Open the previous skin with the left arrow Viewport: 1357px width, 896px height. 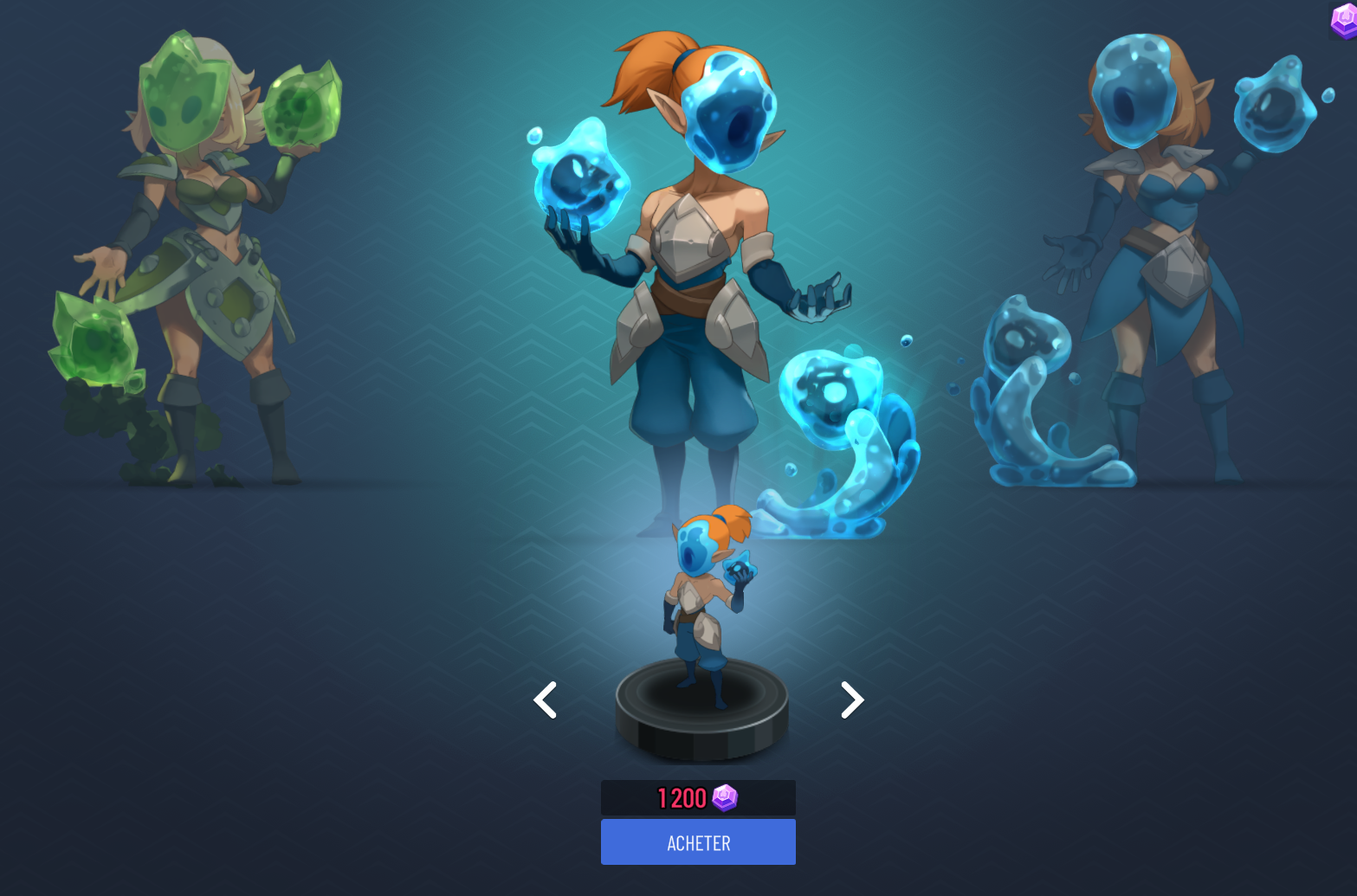(546, 699)
